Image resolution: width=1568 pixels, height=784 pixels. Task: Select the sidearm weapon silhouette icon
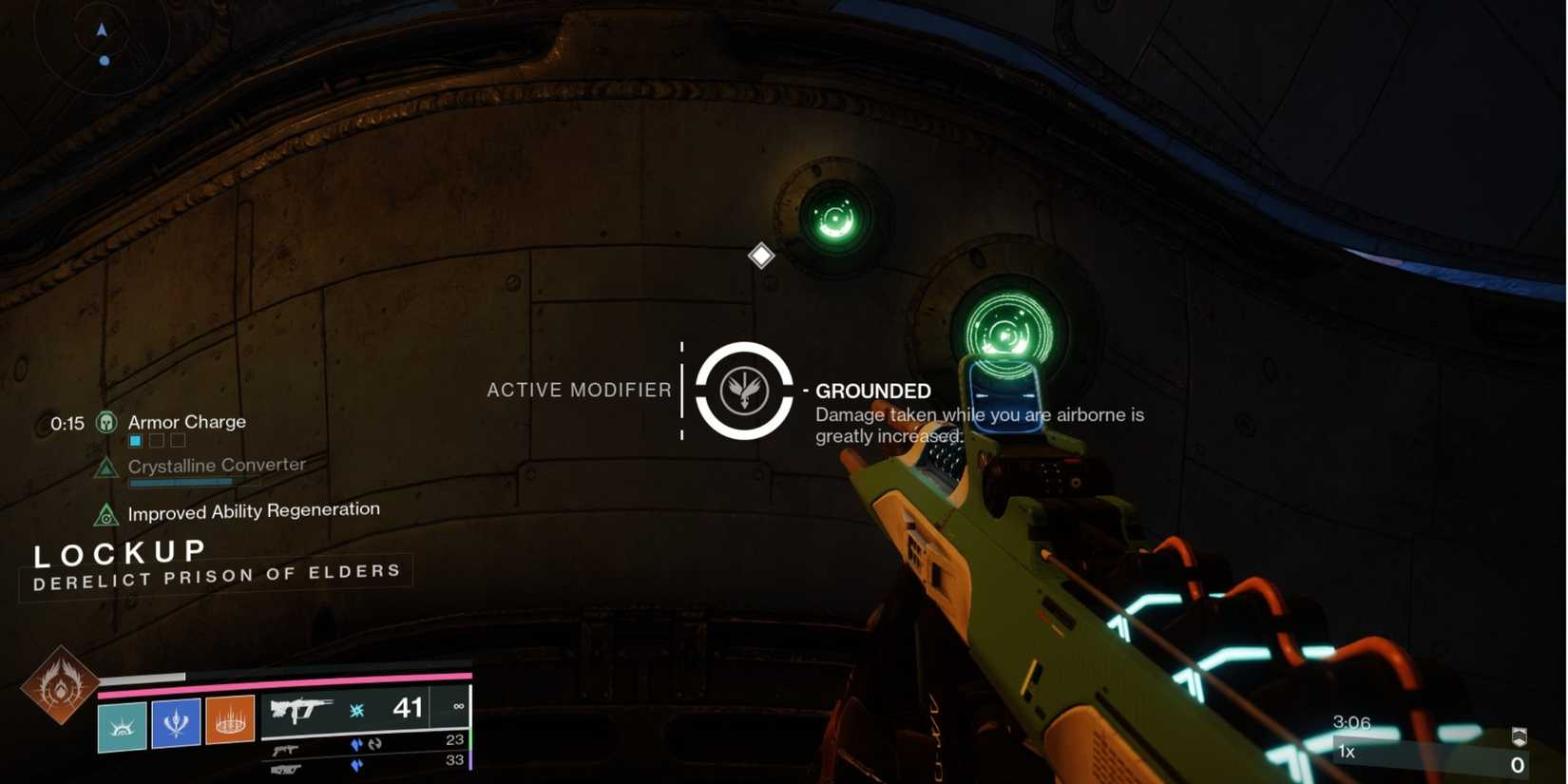point(285,750)
